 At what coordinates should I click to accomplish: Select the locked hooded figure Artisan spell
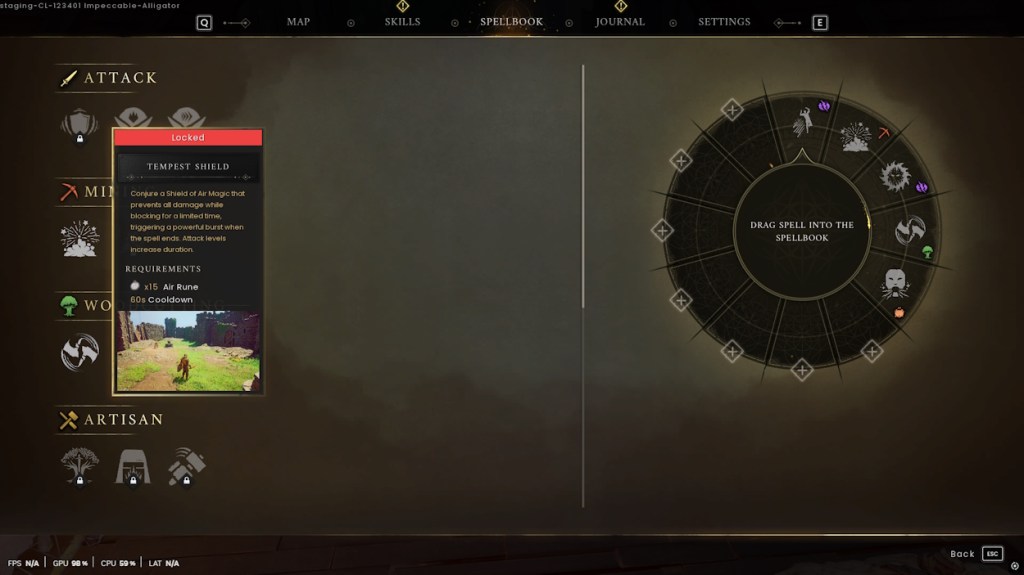click(133, 465)
